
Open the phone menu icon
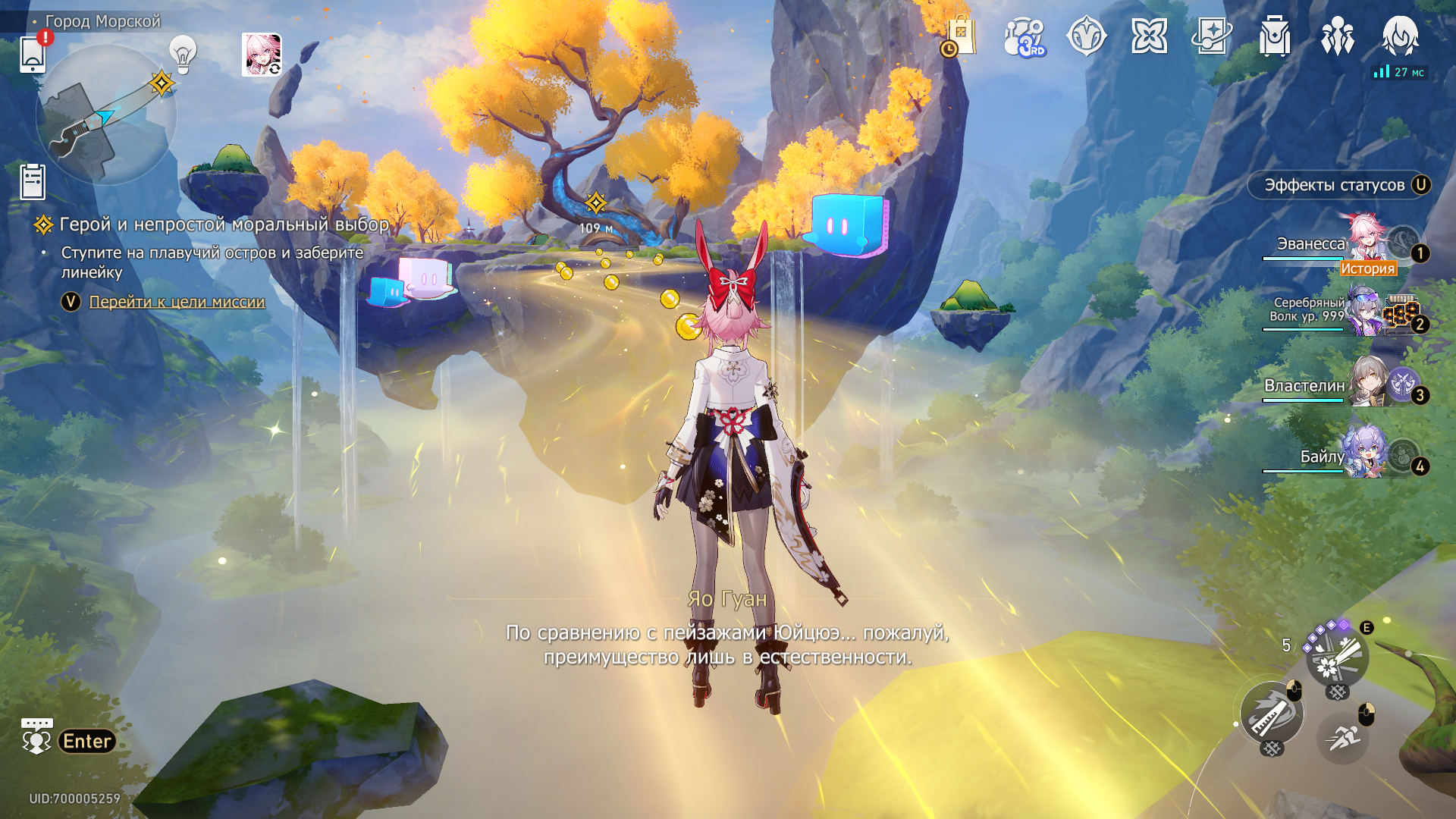pyautogui.click(x=33, y=54)
